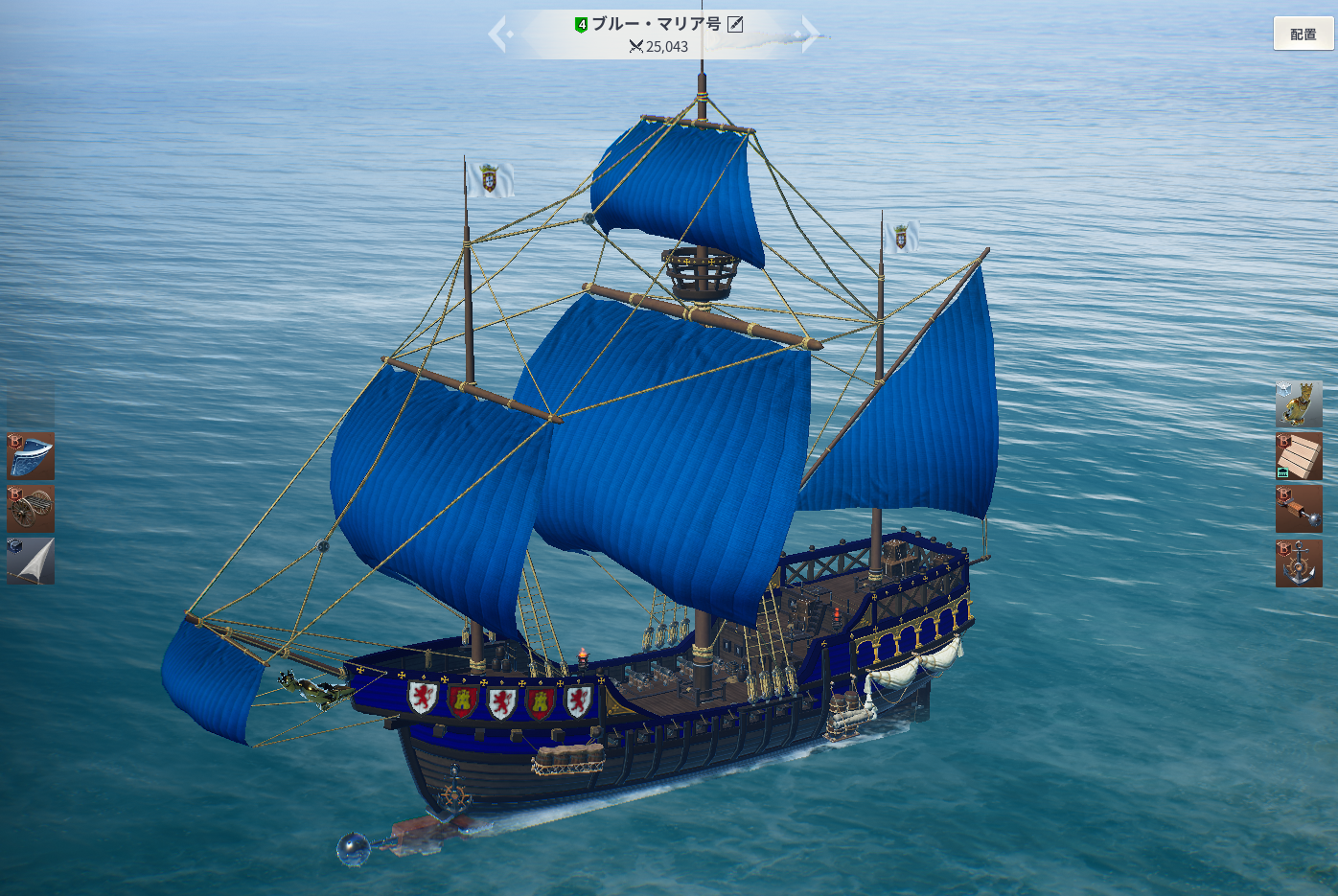Click the 配置 button
The width and height of the screenshot is (1338, 896).
click(x=1303, y=34)
